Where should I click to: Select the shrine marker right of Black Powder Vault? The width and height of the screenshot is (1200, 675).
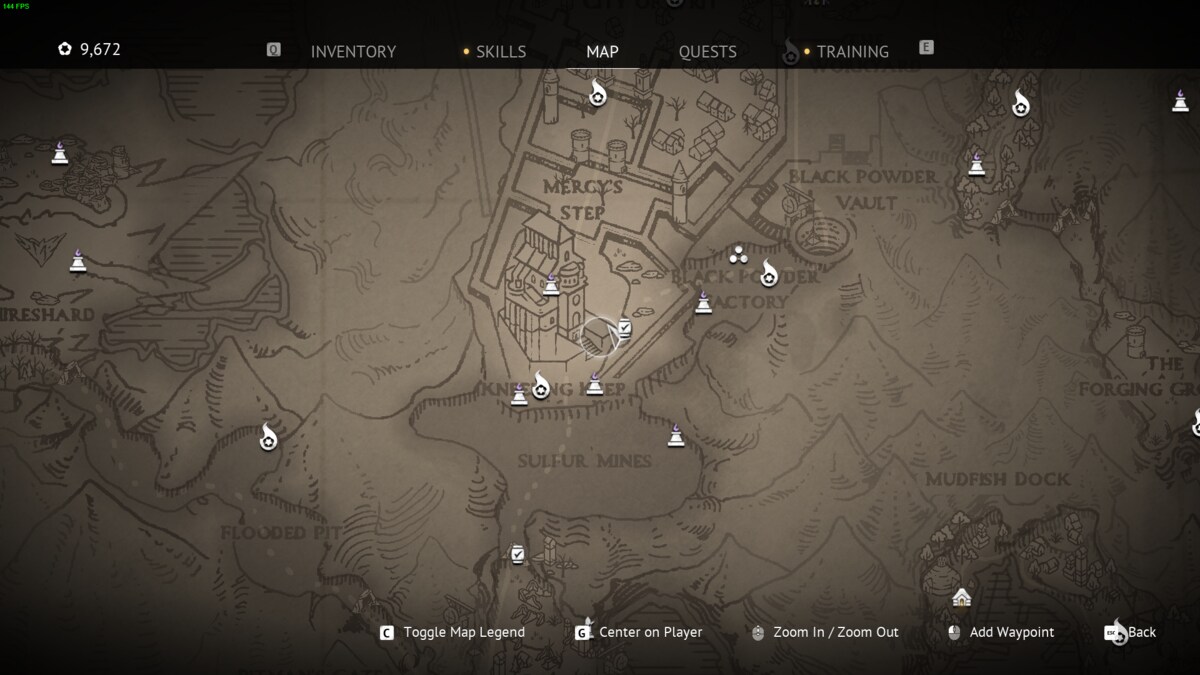[x=977, y=164]
